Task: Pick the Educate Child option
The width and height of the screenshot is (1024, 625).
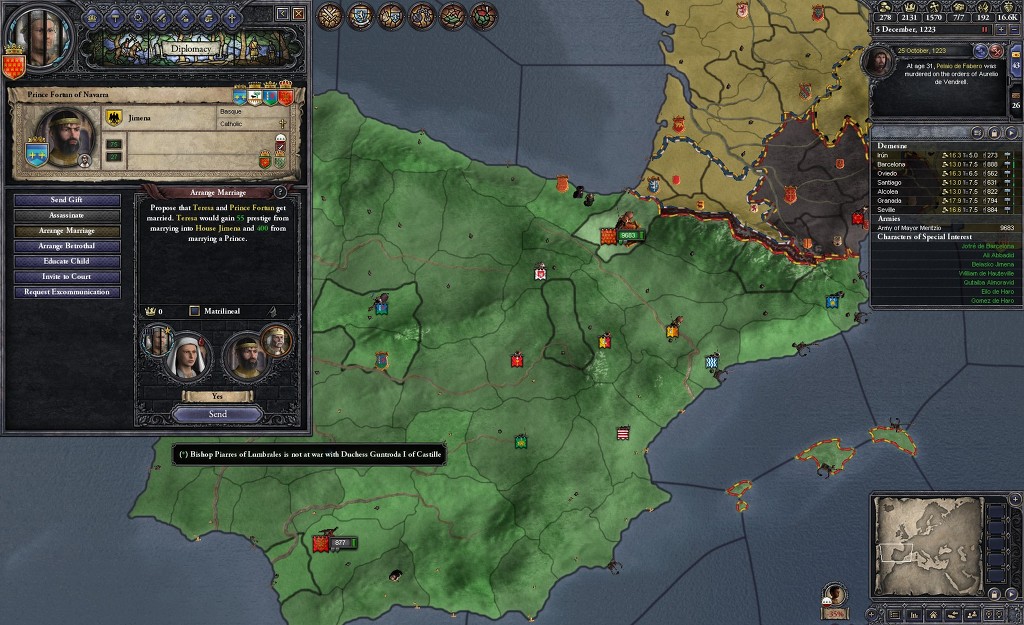Action: click(x=67, y=261)
